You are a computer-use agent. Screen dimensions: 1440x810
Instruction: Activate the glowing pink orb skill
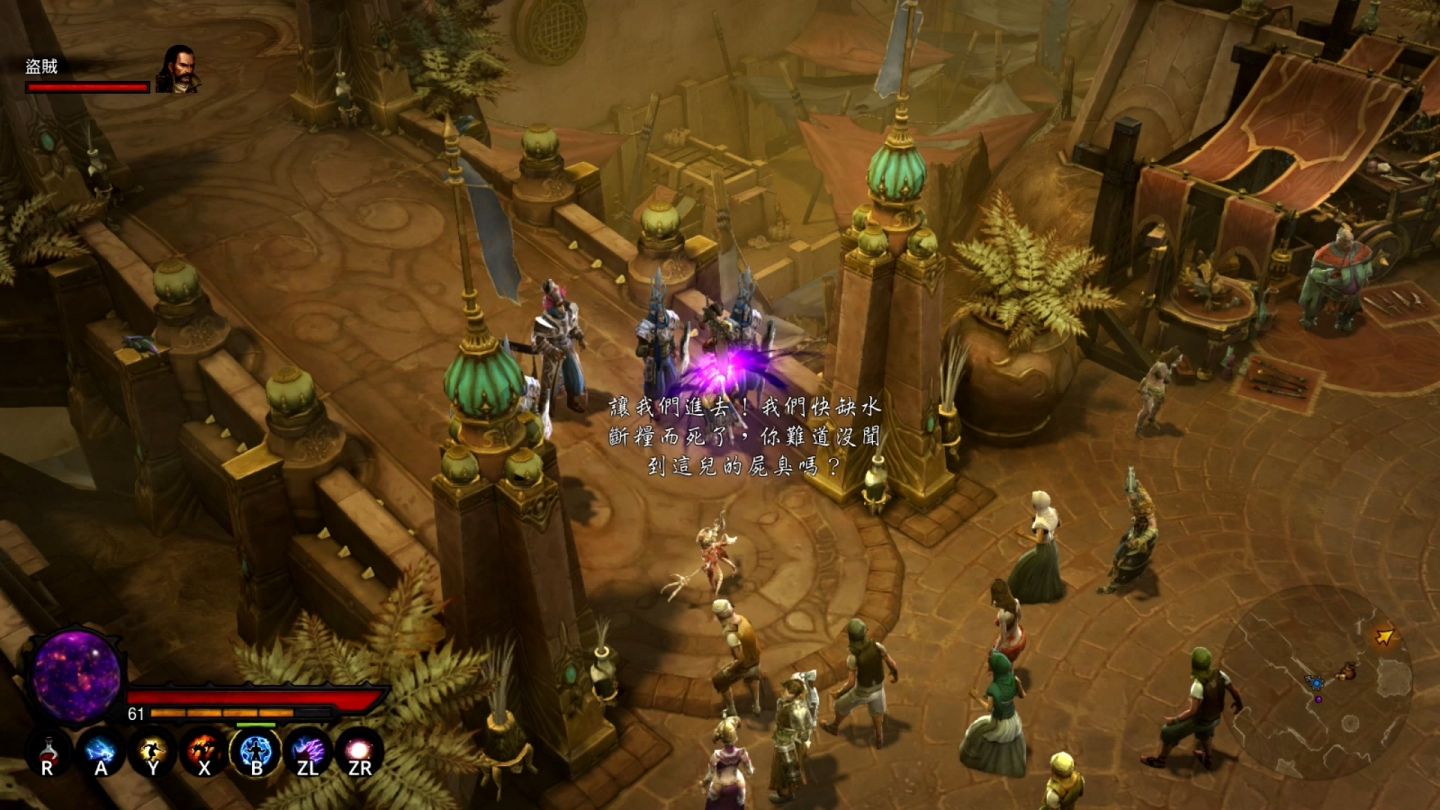coord(359,750)
